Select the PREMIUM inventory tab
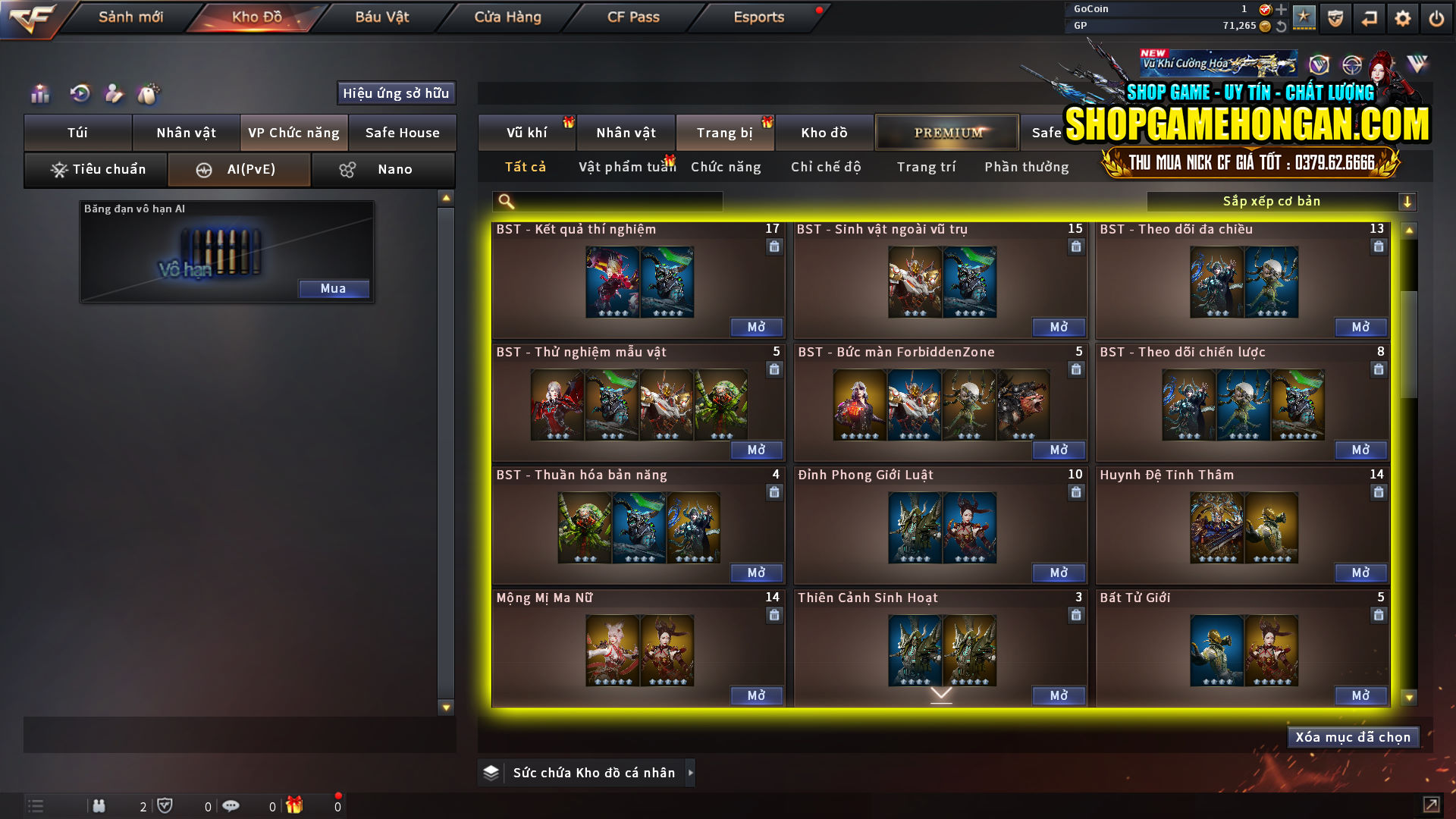Screen dimensions: 1456x819 click(x=947, y=132)
